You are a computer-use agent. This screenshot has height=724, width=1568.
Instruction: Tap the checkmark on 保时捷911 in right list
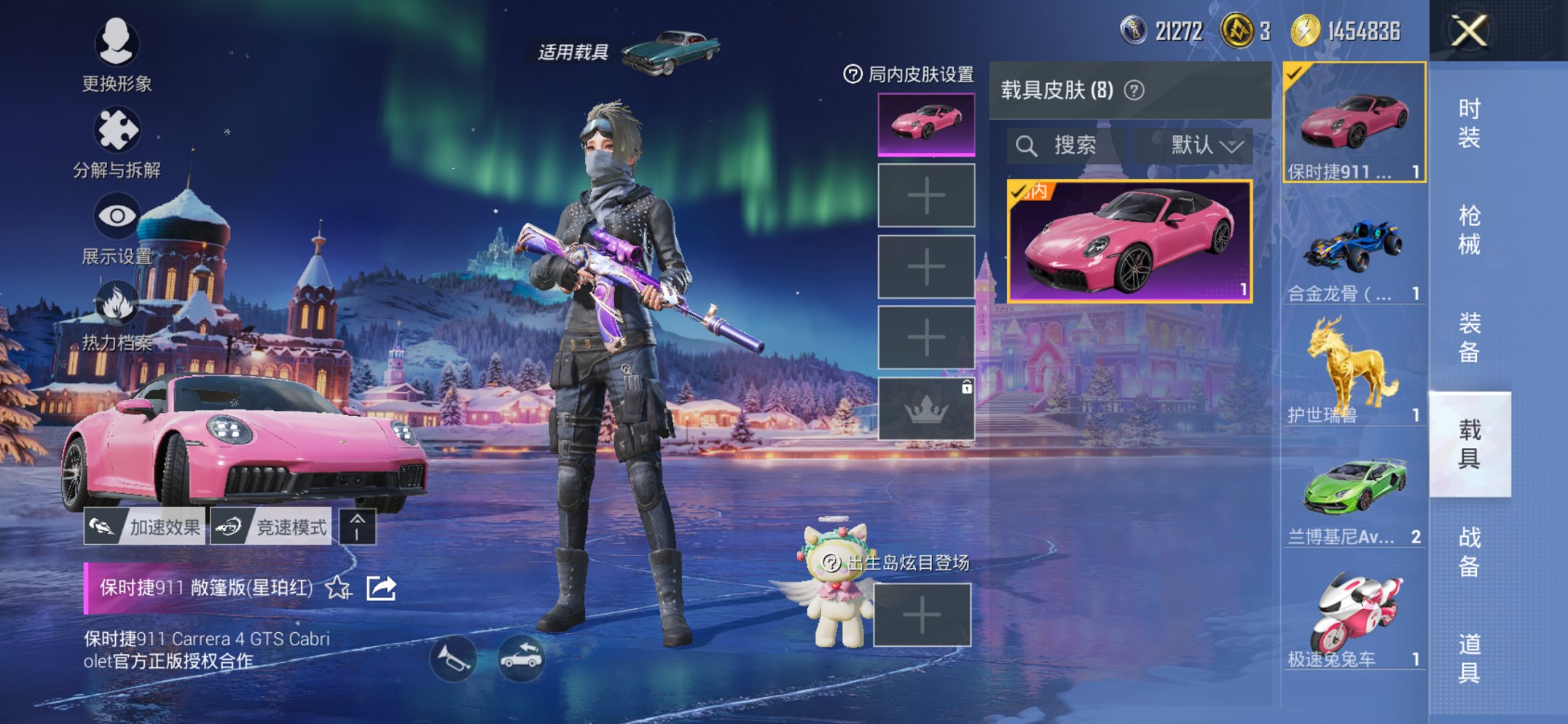coord(1293,75)
